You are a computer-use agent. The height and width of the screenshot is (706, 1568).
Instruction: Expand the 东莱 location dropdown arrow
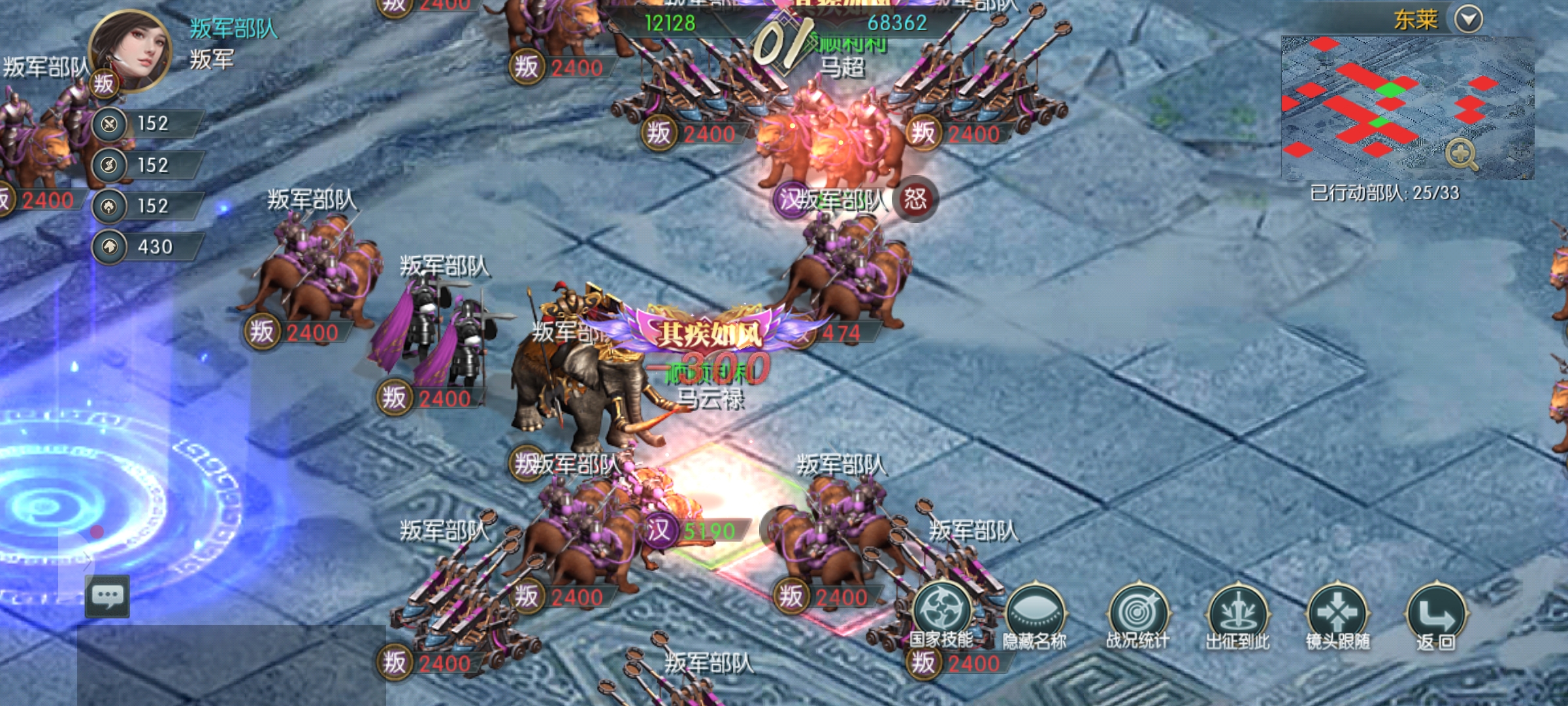click(x=1469, y=19)
